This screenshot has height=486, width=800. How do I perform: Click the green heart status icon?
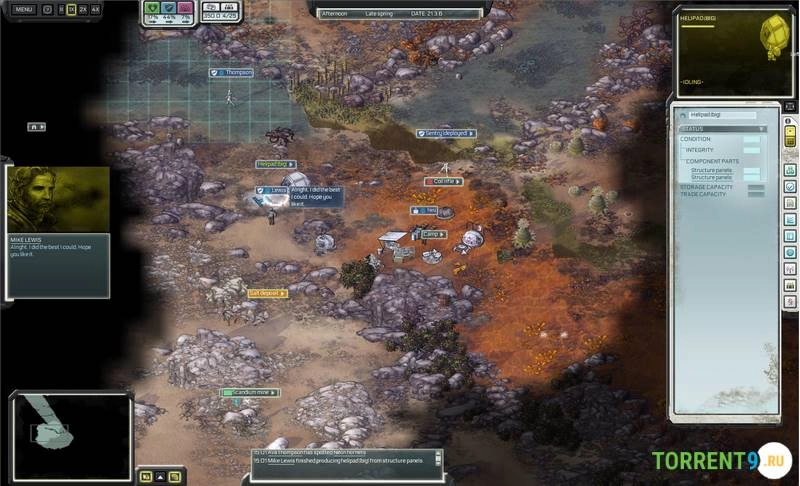pos(153,8)
